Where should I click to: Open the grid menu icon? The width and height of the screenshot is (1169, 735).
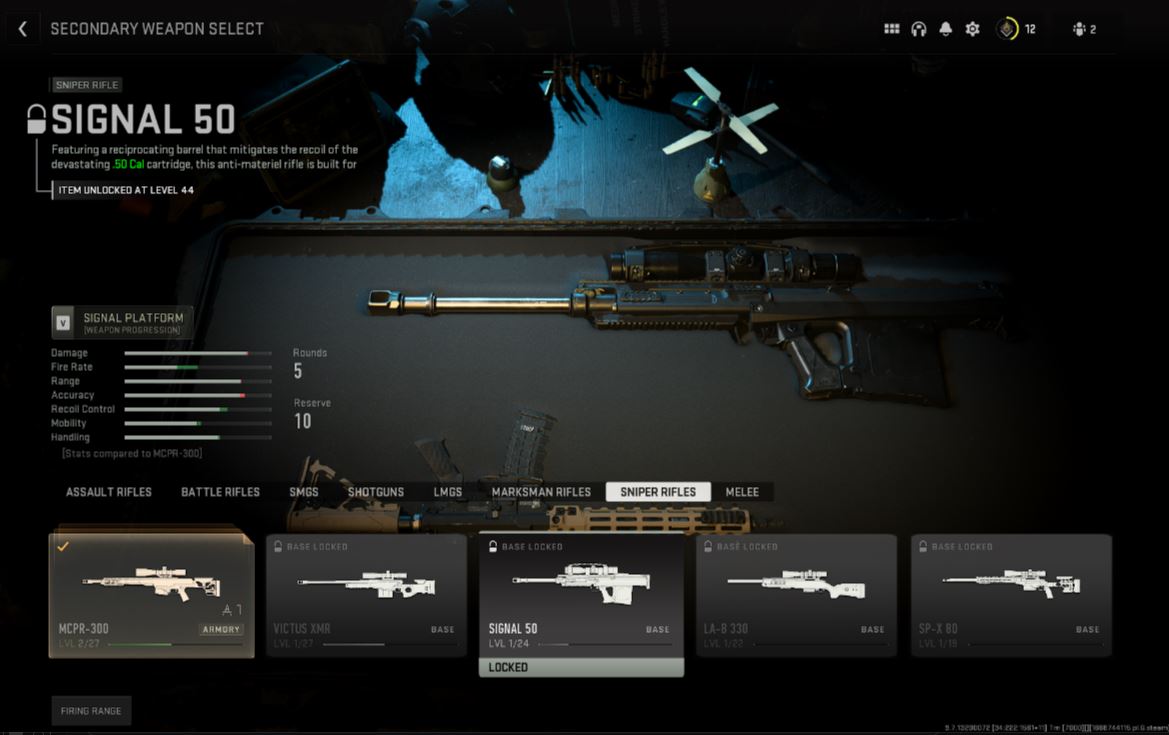(892, 29)
